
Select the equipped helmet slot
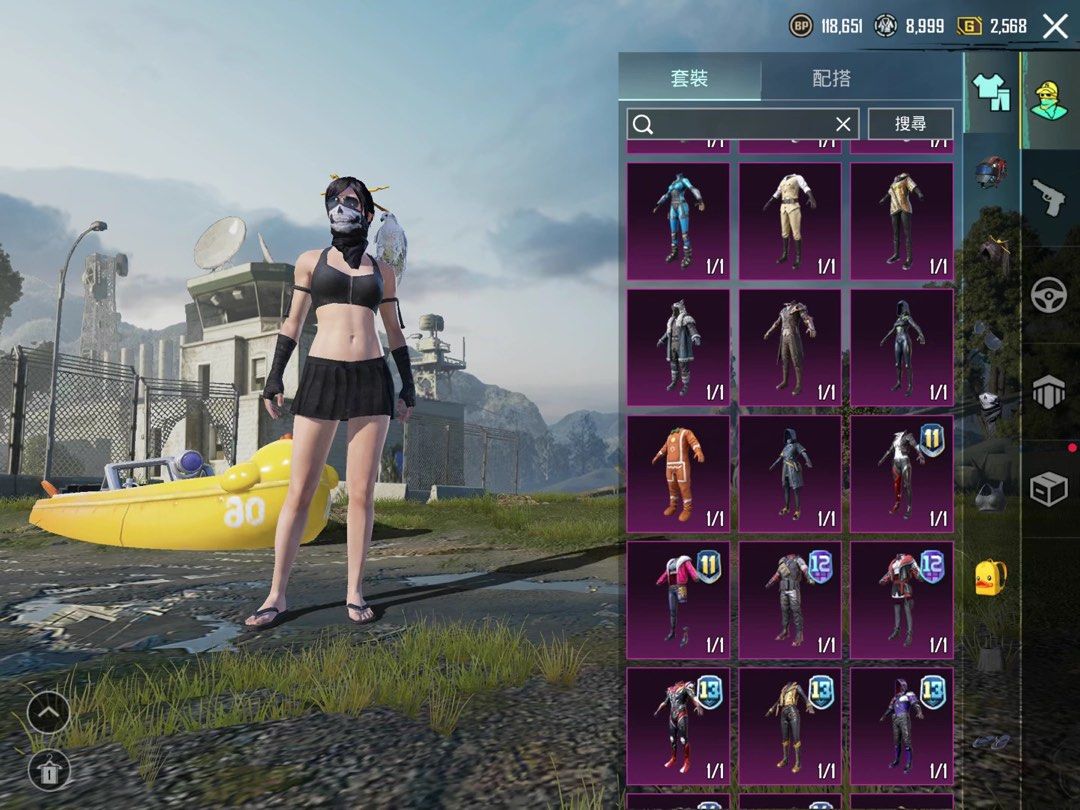point(990,170)
